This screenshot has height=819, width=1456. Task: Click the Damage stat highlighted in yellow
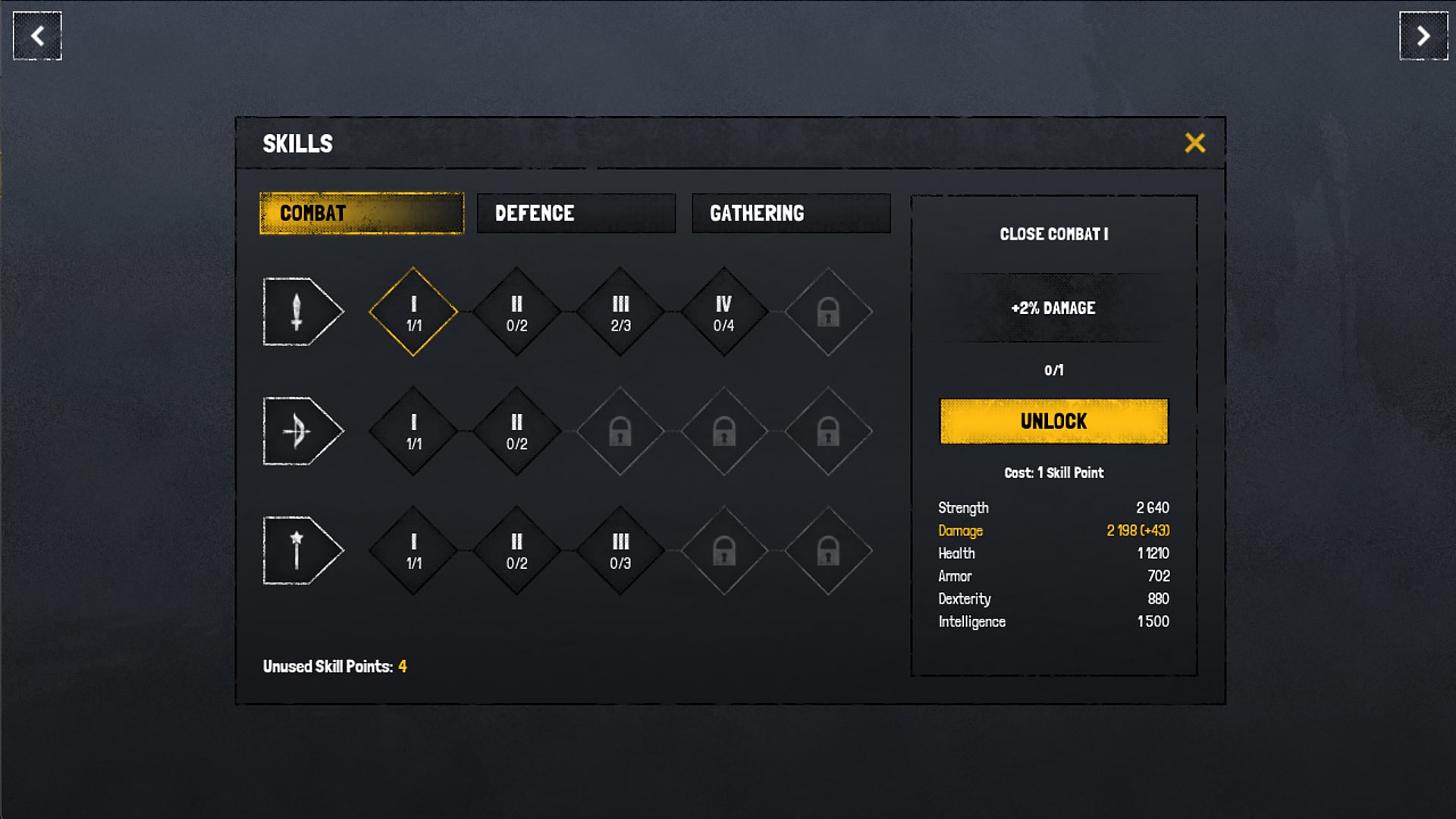(x=961, y=530)
